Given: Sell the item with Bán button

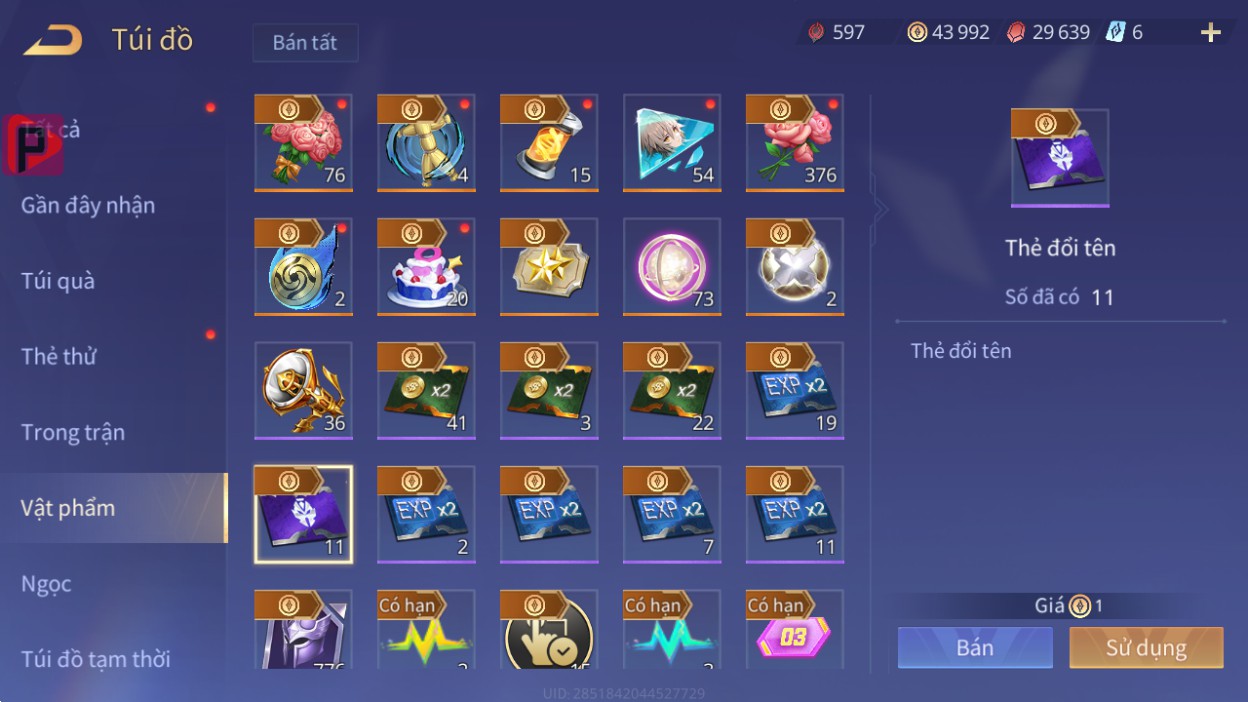Looking at the screenshot, I should 975,647.
